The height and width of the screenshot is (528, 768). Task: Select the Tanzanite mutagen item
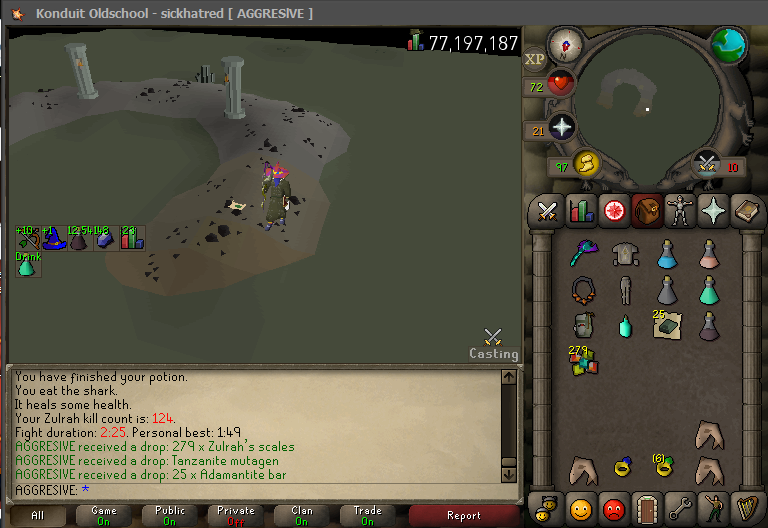coord(625,326)
